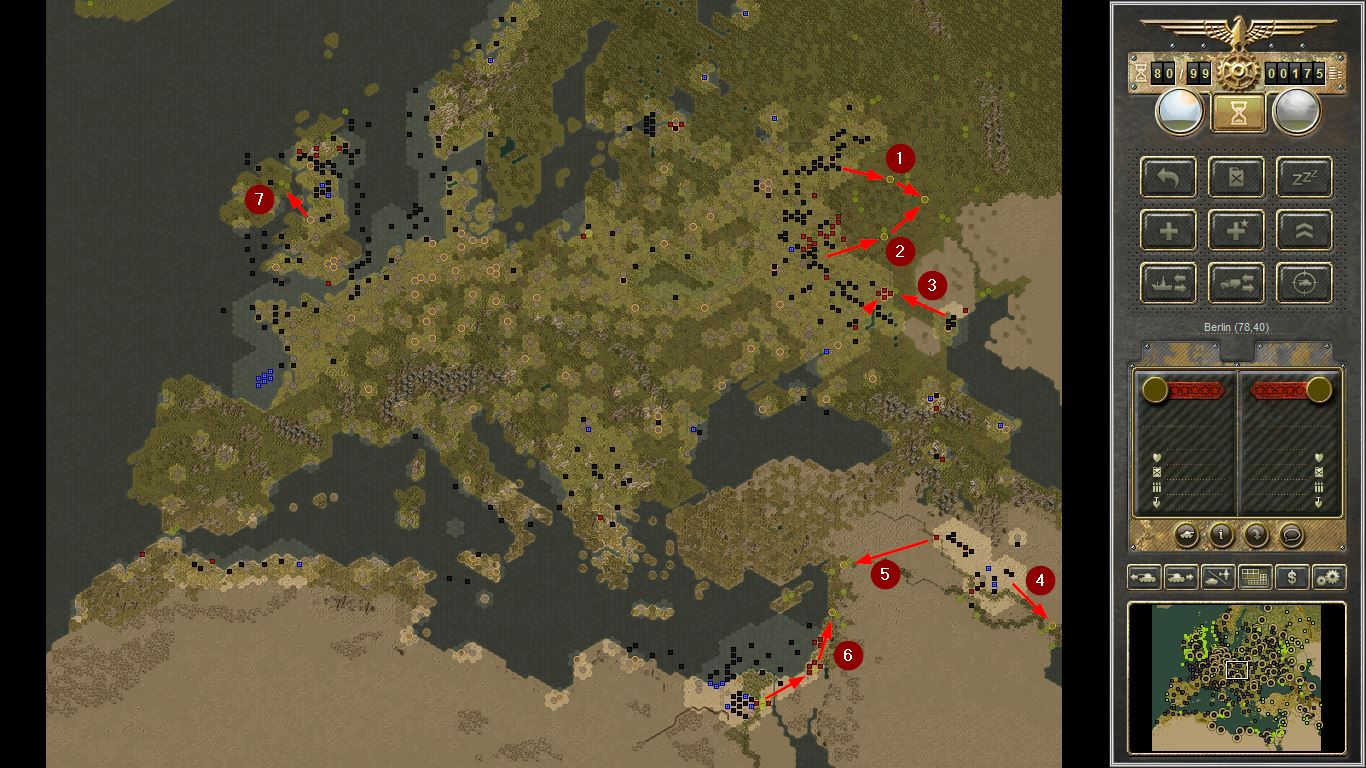Select the Undo move button
Viewport: 1366px width, 768px height.
[x=1167, y=177]
